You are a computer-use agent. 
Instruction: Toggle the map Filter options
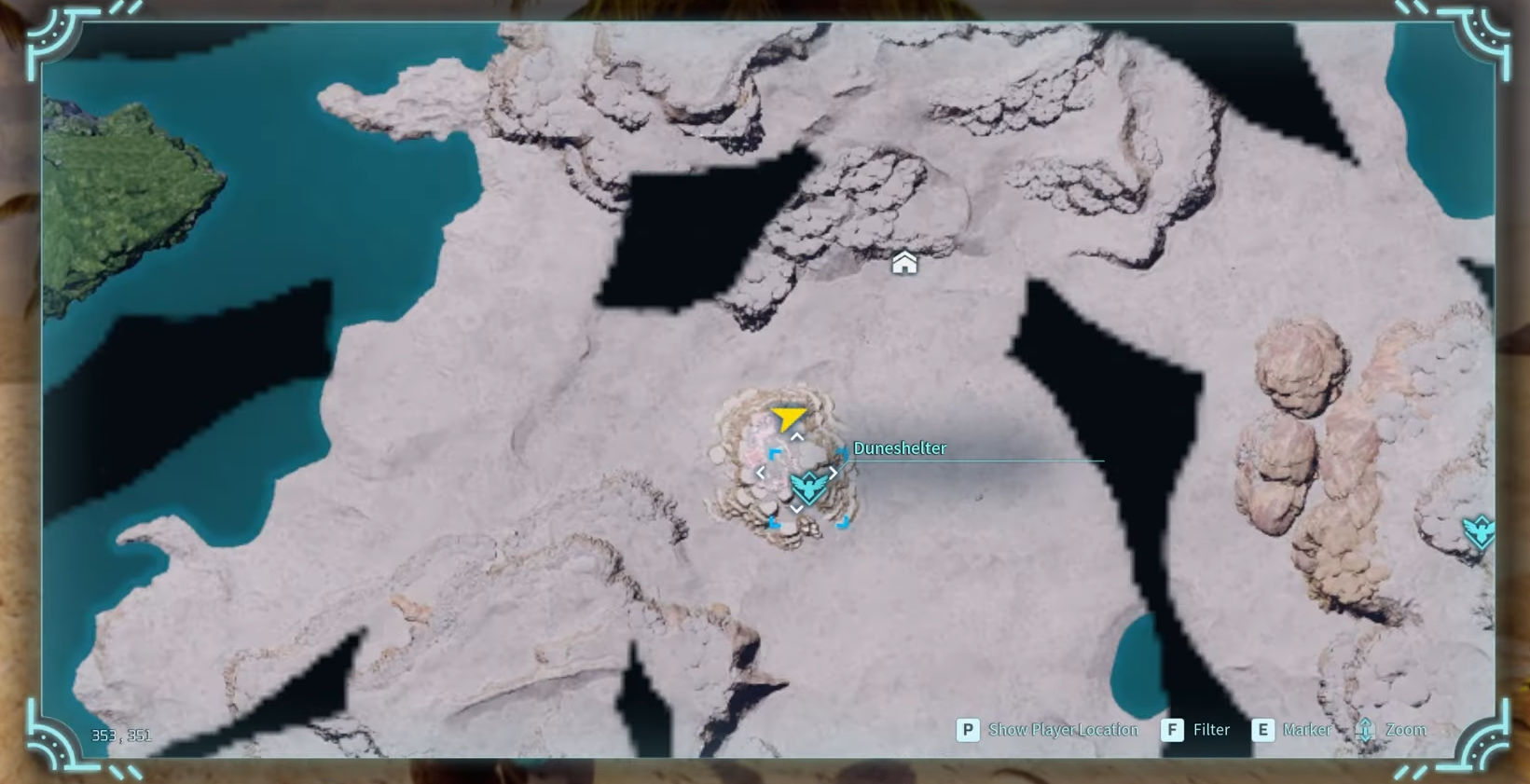pos(1211,730)
